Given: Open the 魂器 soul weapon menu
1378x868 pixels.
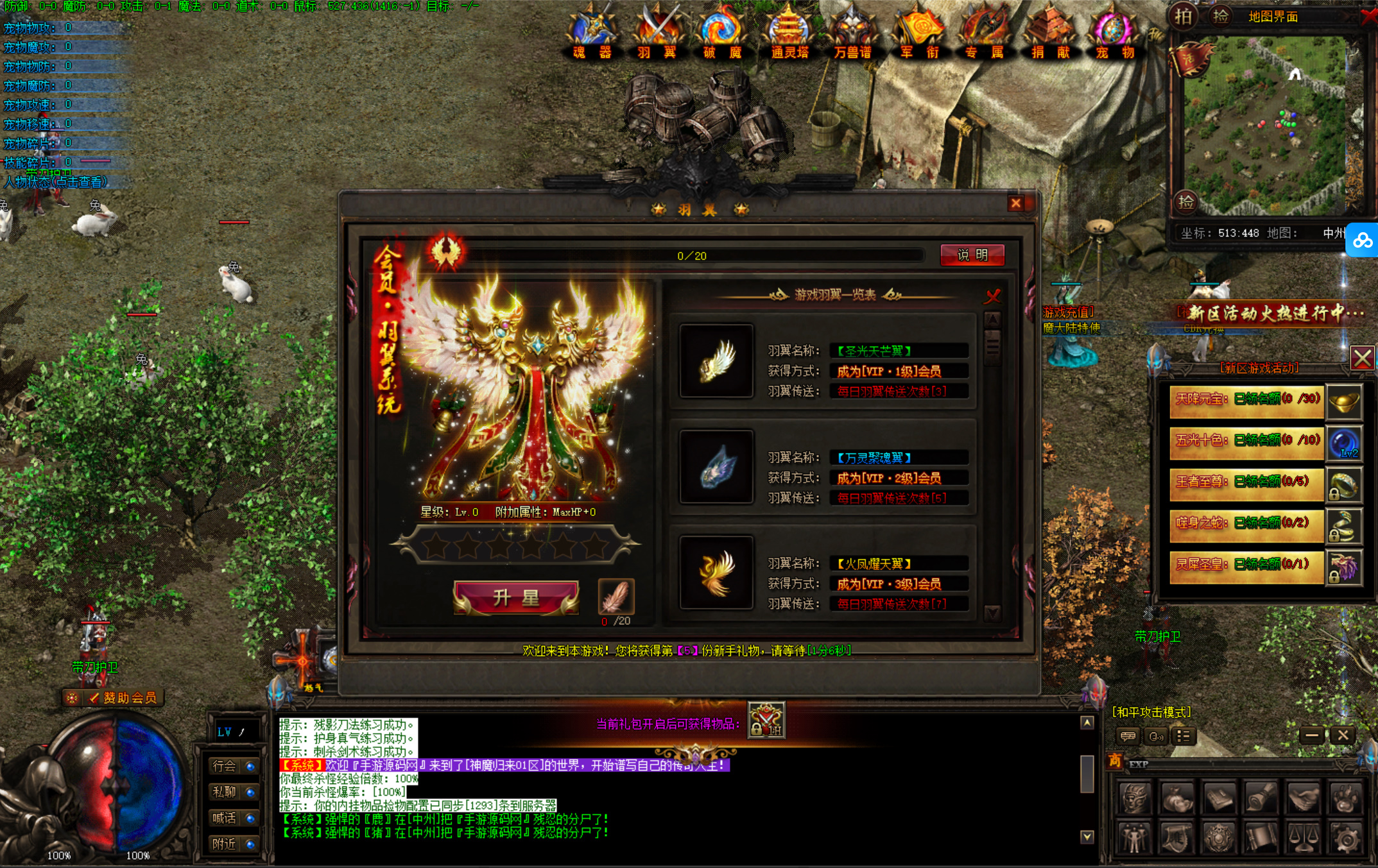Looking at the screenshot, I should pyautogui.click(x=592, y=32).
